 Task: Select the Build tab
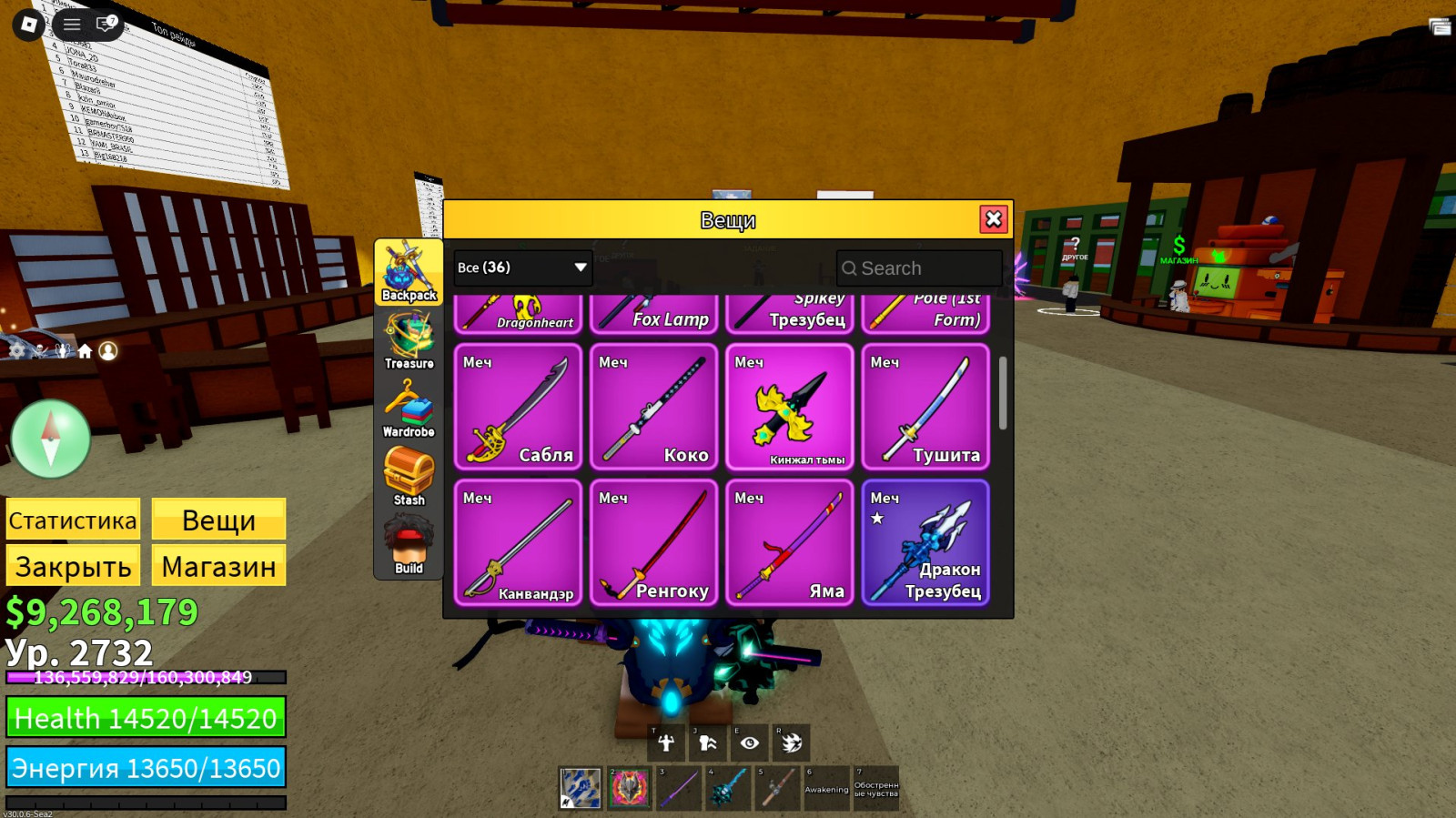[409, 544]
